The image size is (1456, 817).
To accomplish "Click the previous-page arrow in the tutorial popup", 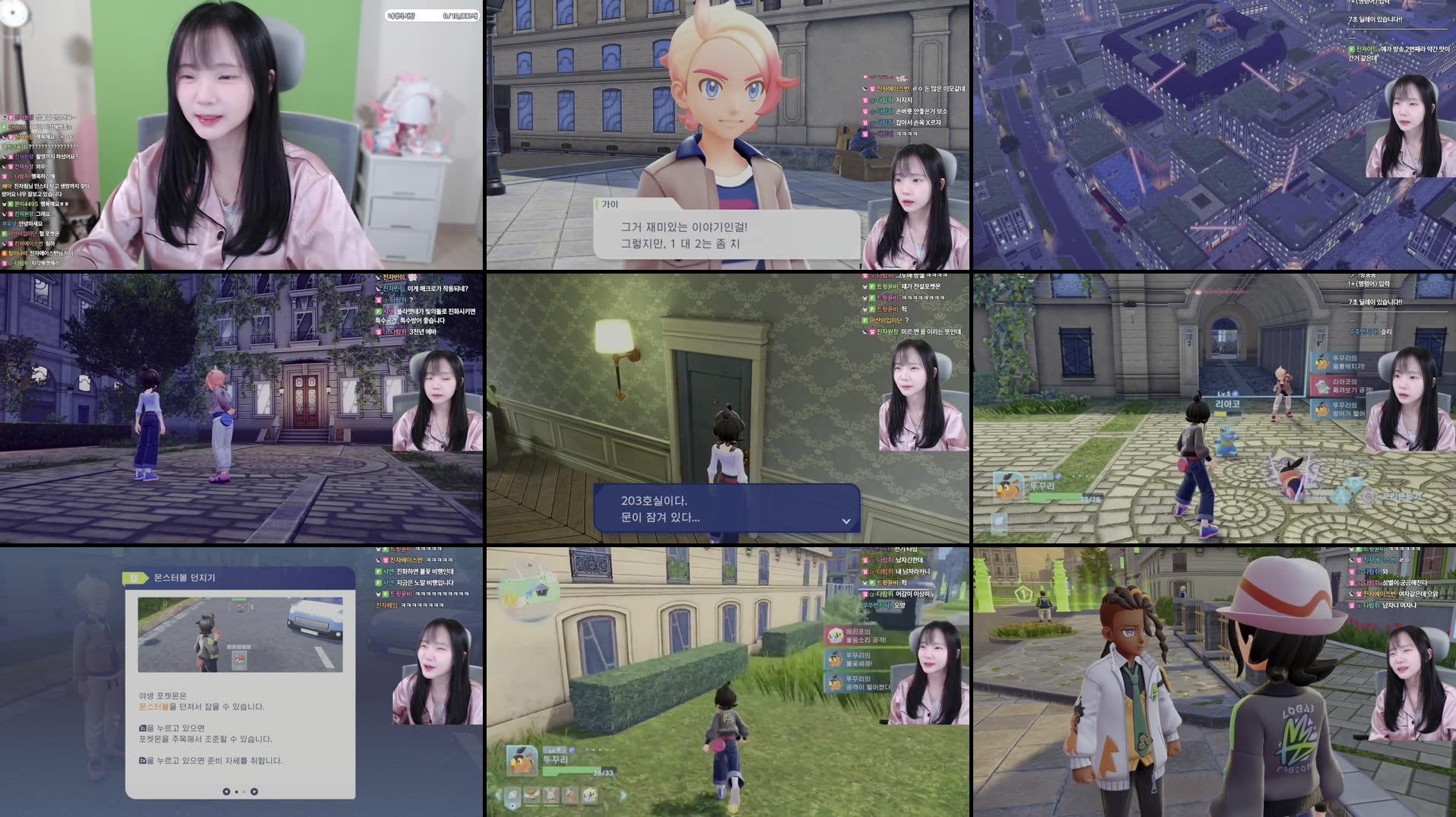I will 227,792.
